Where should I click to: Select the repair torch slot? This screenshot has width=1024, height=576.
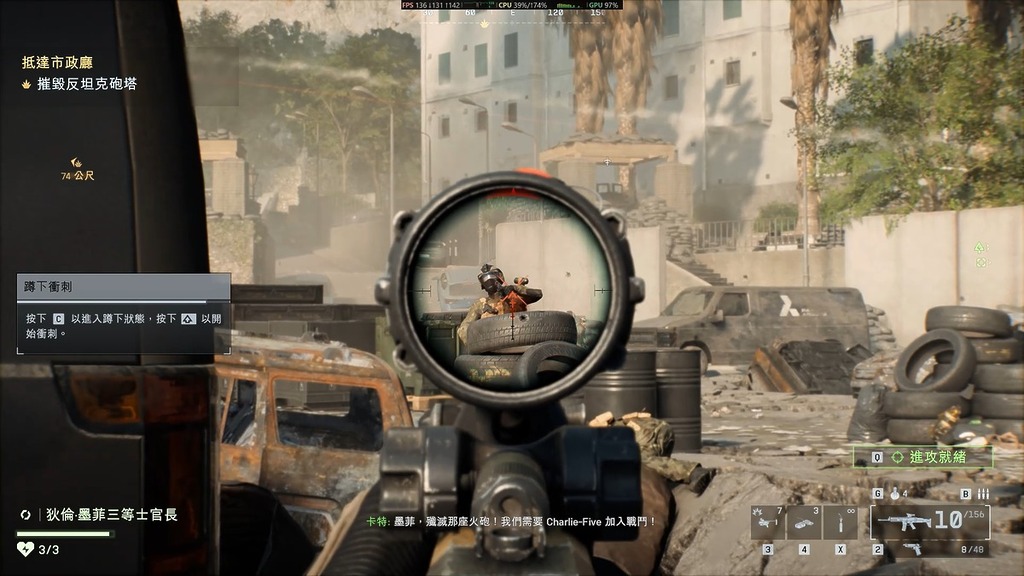pyautogui.click(x=841, y=522)
